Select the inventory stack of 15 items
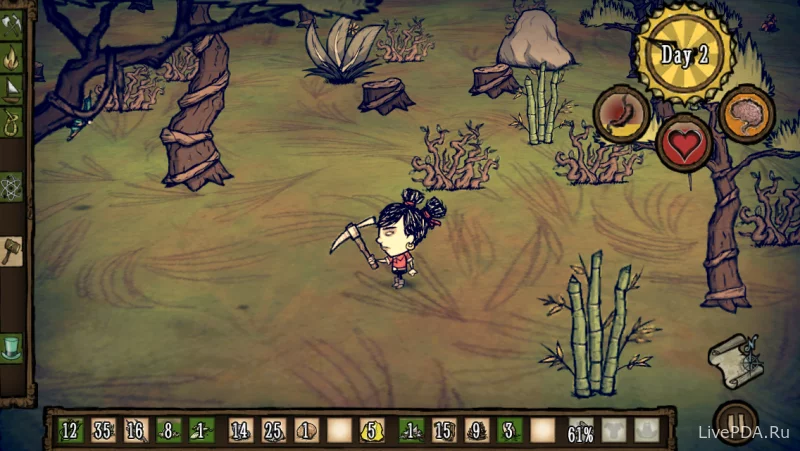 click(x=444, y=431)
